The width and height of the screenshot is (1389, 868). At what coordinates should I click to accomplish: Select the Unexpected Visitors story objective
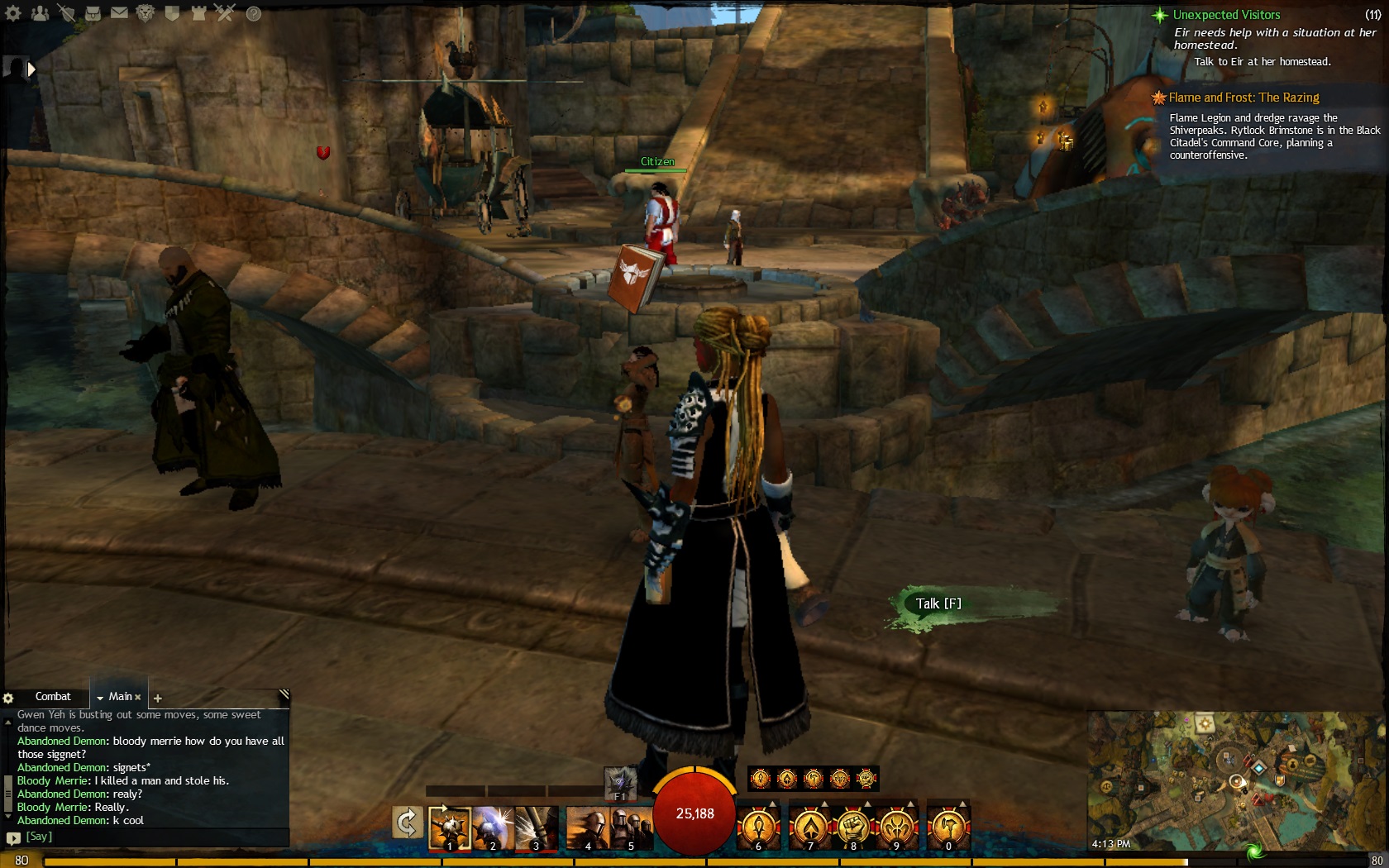click(1226, 15)
